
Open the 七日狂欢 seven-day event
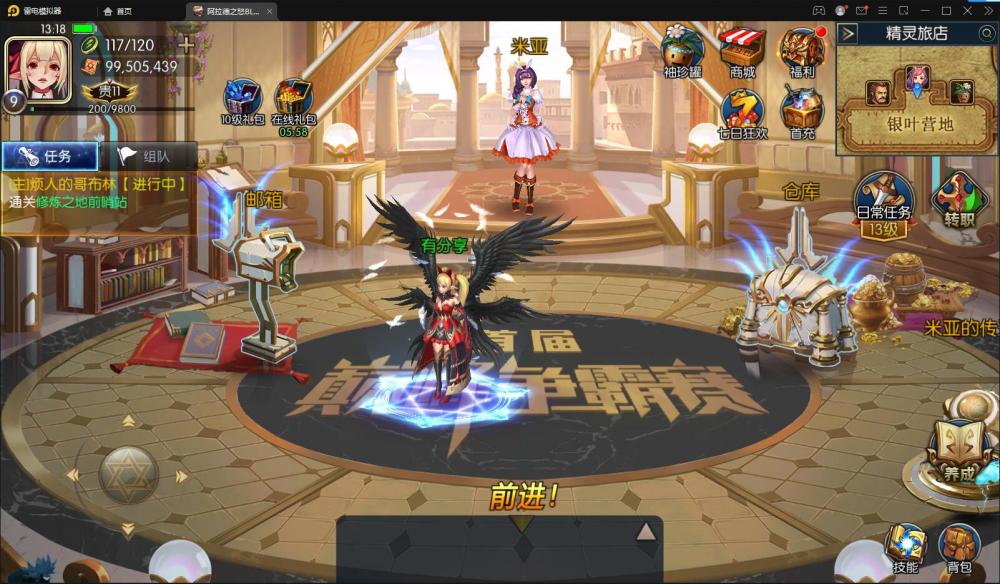(x=743, y=112)
